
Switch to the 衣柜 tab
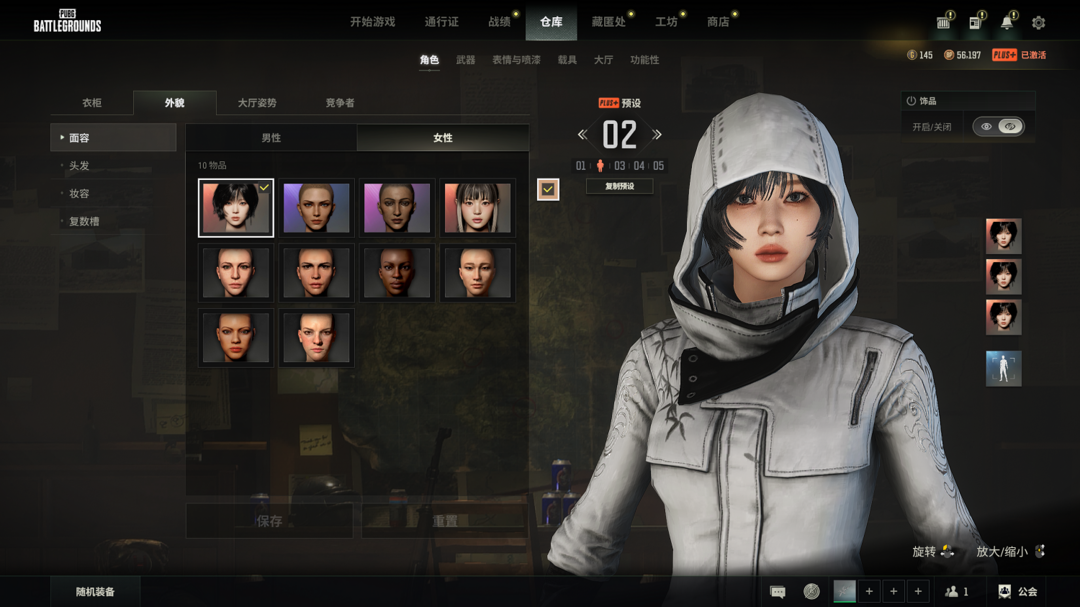coord(92,103)
